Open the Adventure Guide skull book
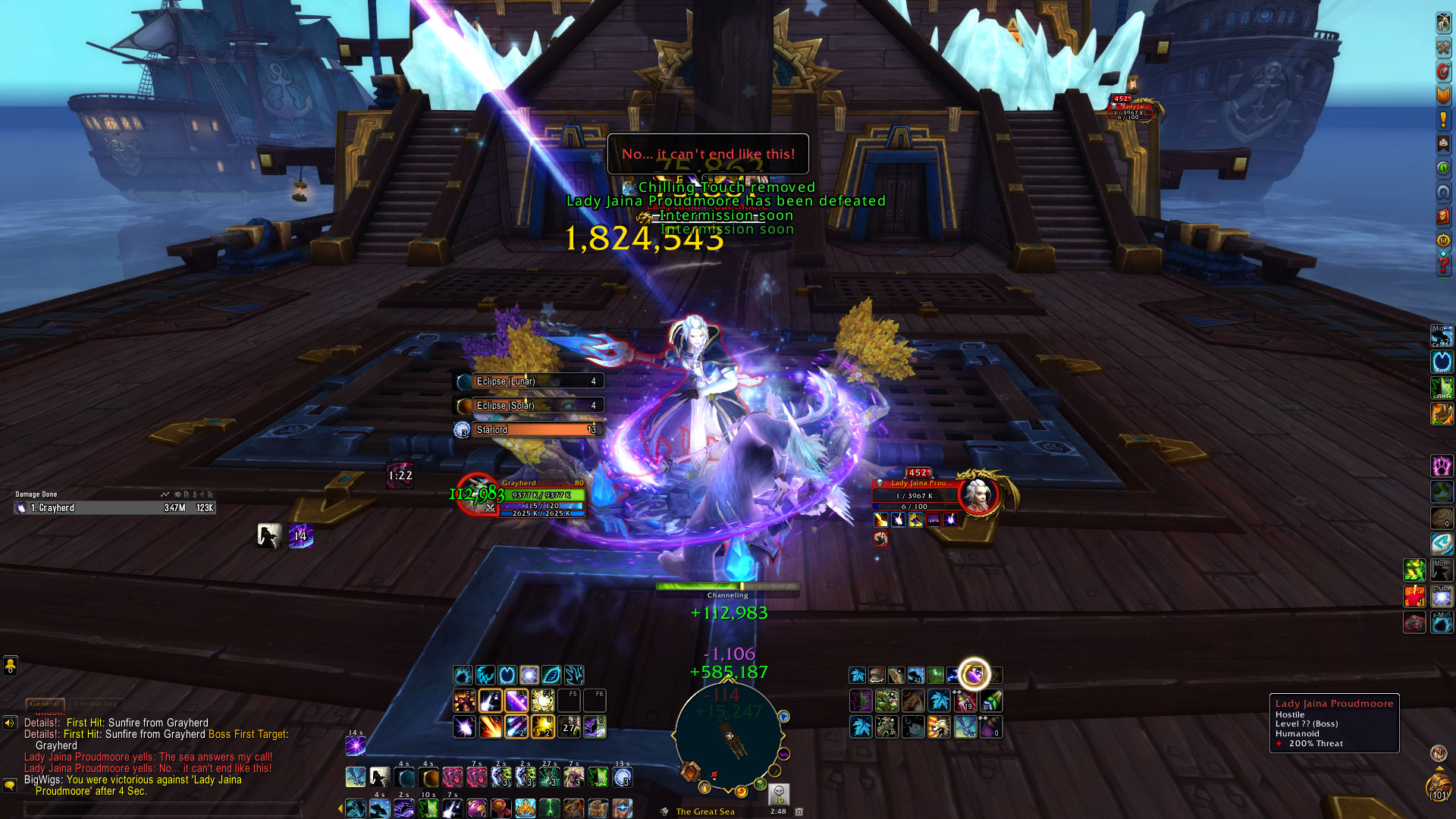 click(1442, 216)
